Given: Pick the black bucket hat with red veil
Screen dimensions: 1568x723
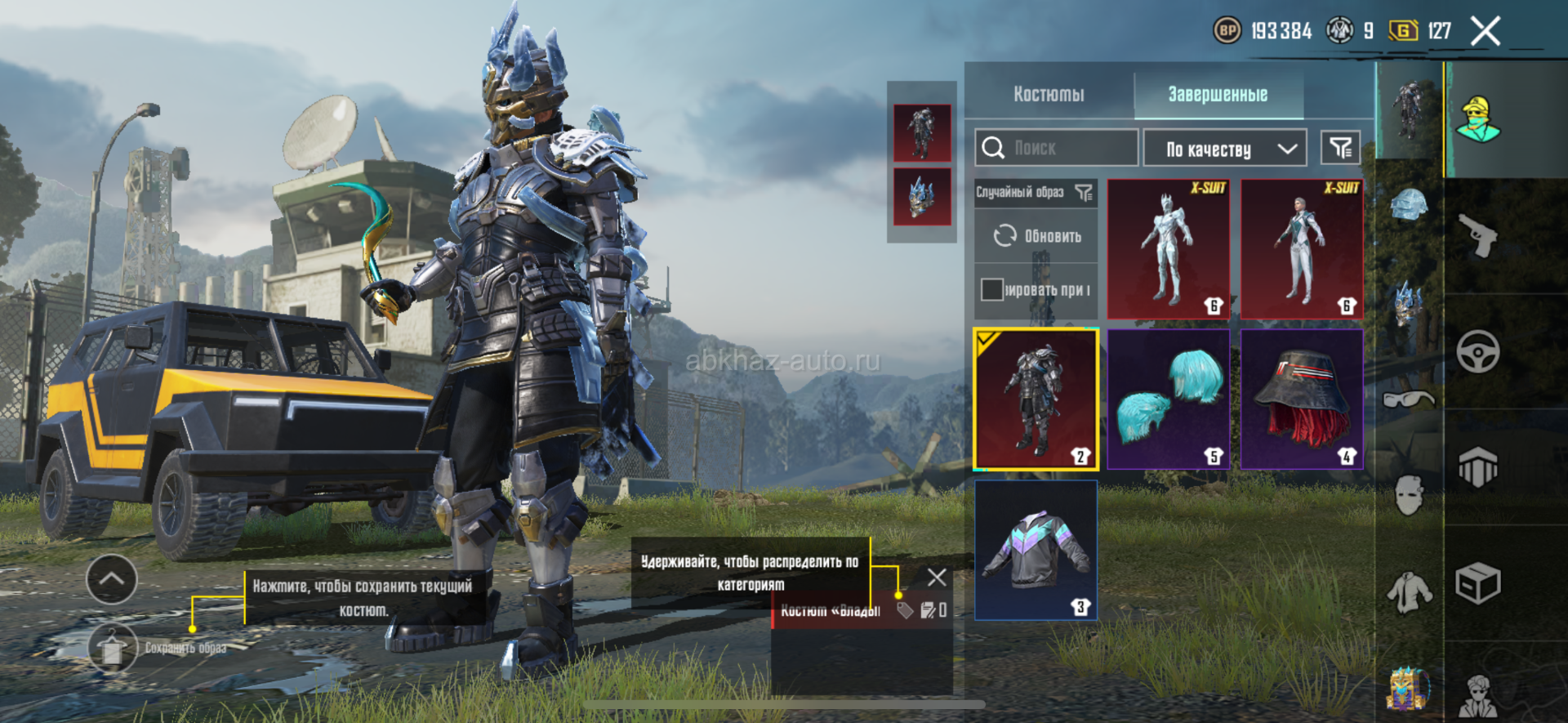Looking at the screenshot, I should (1302, 399).
